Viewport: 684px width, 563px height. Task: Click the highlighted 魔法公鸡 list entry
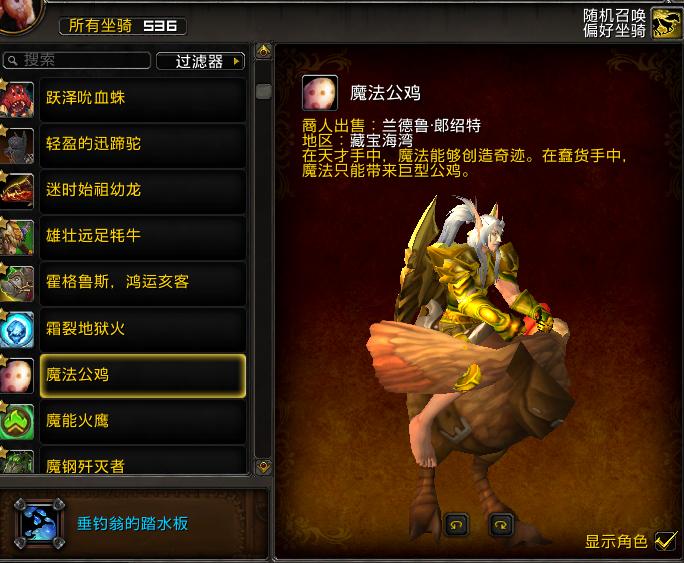140,375
